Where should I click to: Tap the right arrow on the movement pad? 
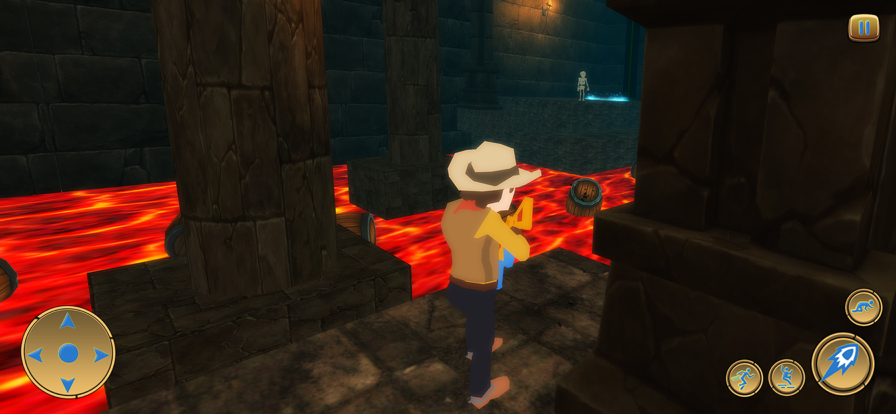coord(101,354)
